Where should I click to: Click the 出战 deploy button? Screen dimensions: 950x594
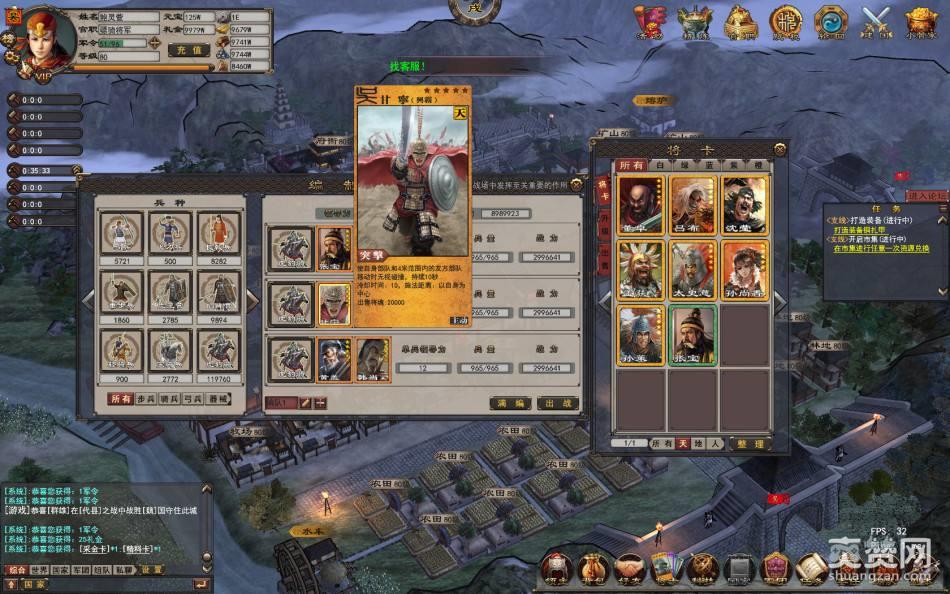coord(558,403)
